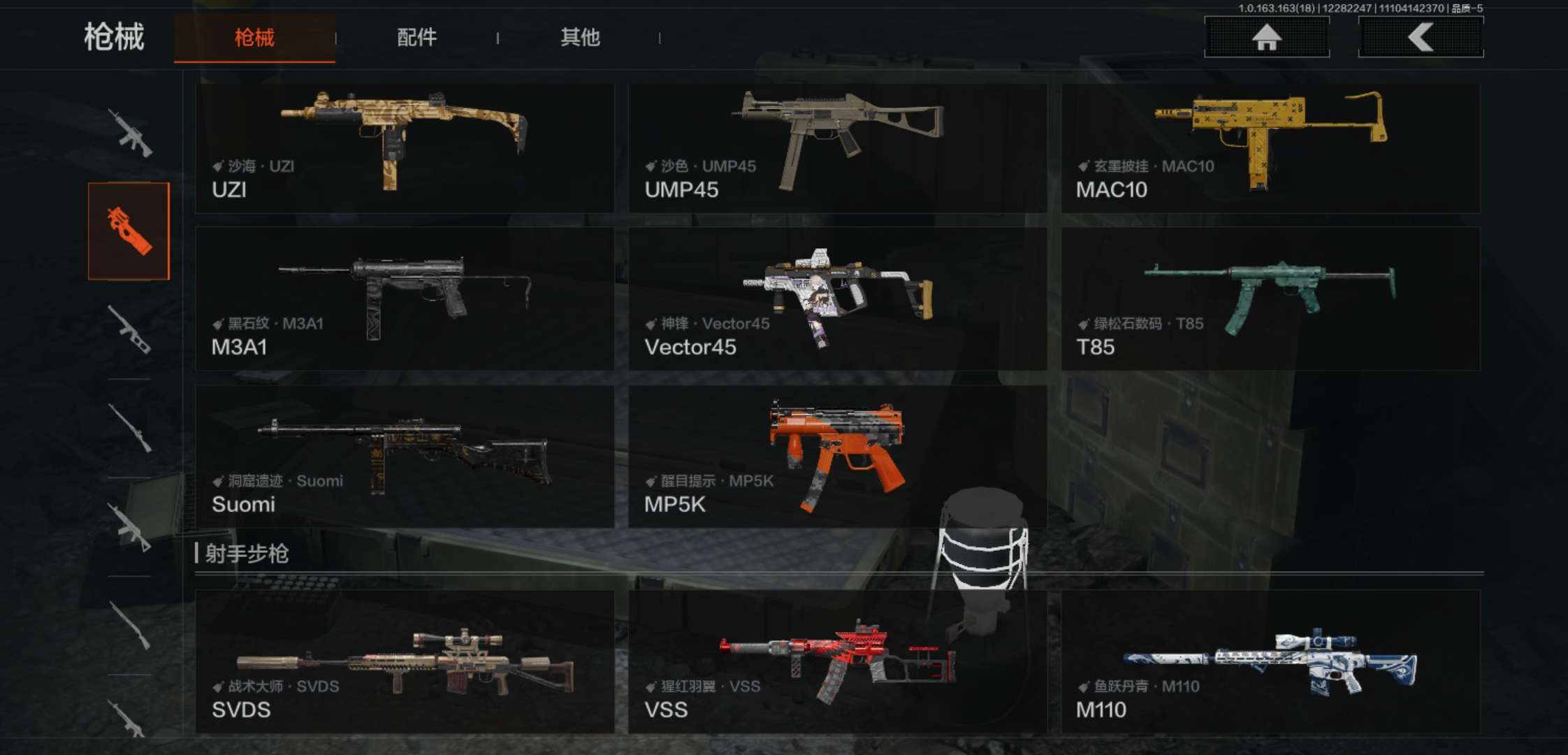The height and width of the screenshot is (755, 1568).
Task: Select the MAC10 weapon card
Action: pyautogui.click(x=1270, y=148)
